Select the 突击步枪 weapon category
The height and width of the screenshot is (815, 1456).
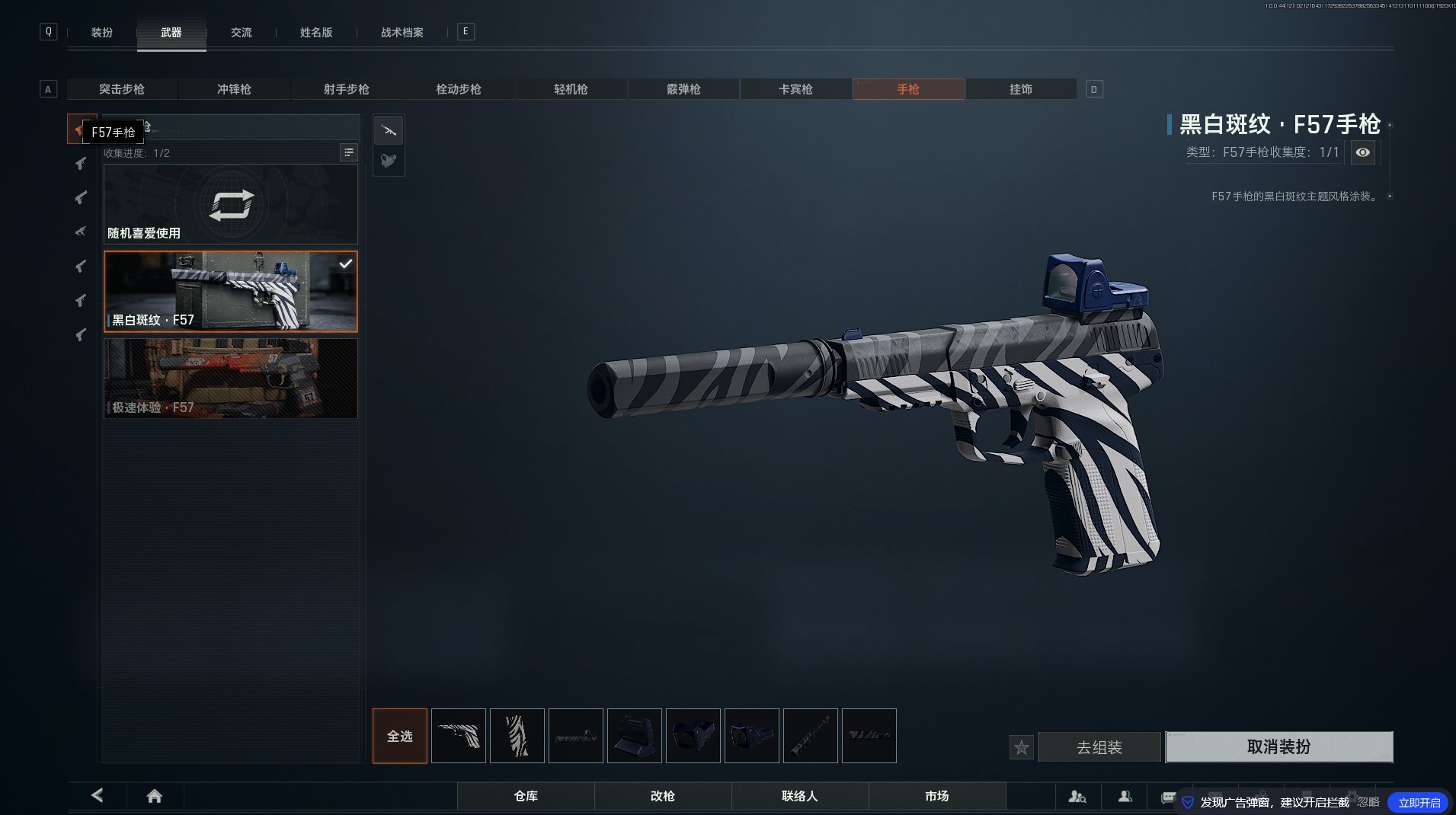click(122, 89)
